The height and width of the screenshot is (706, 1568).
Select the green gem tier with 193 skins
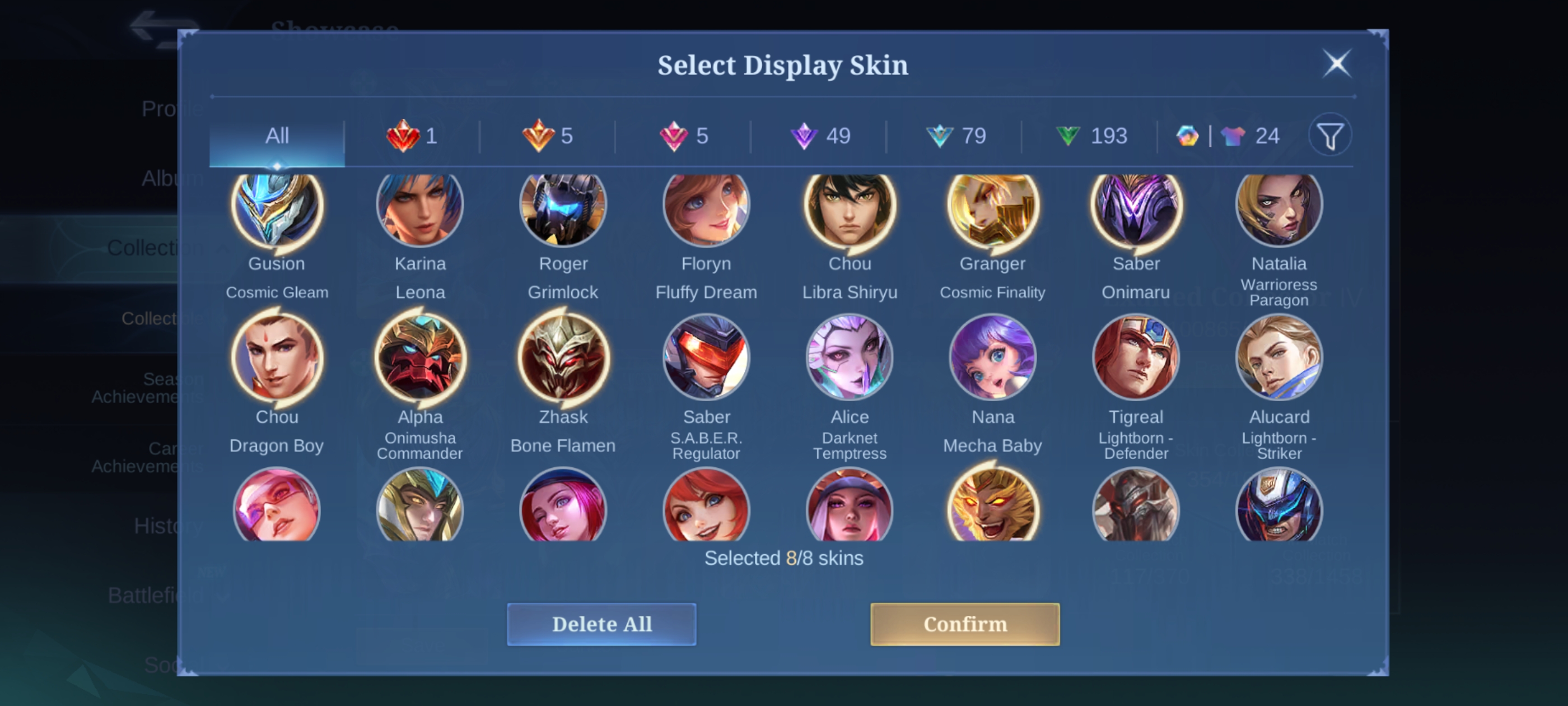coord(1091,136)
